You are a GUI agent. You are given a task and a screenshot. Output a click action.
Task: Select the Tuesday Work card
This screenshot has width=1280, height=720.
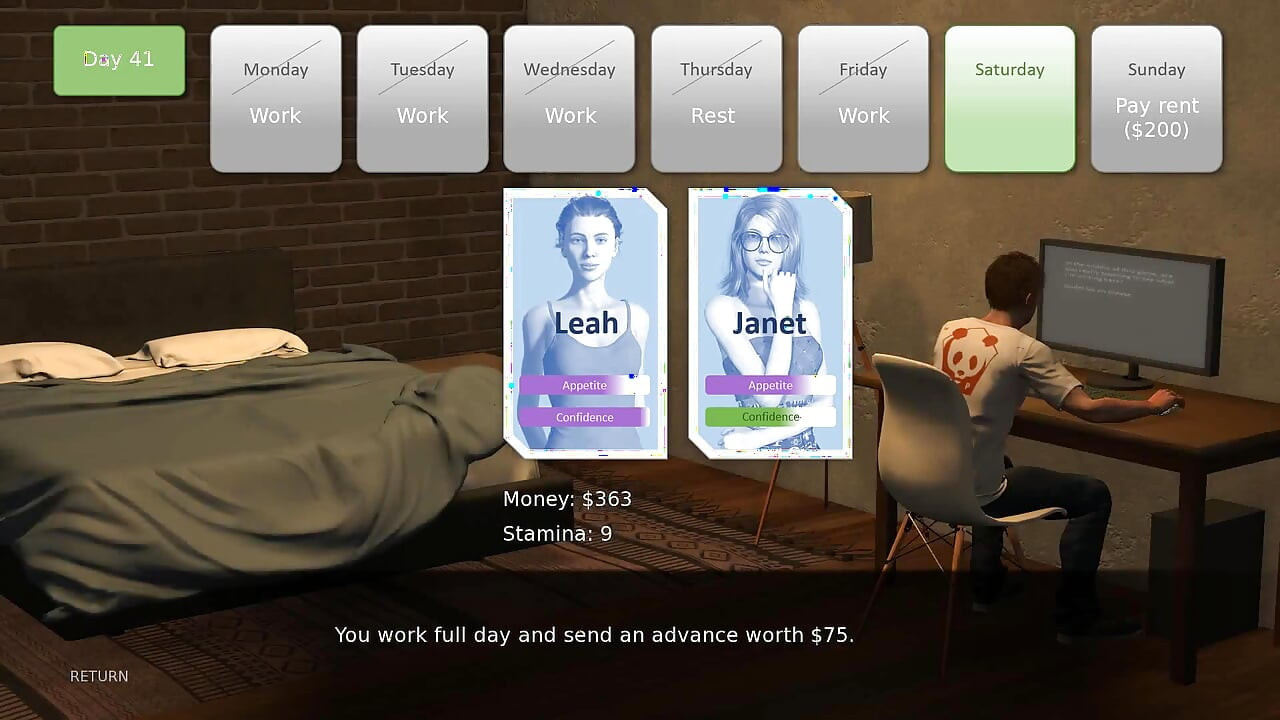click(x=422, y=97)
